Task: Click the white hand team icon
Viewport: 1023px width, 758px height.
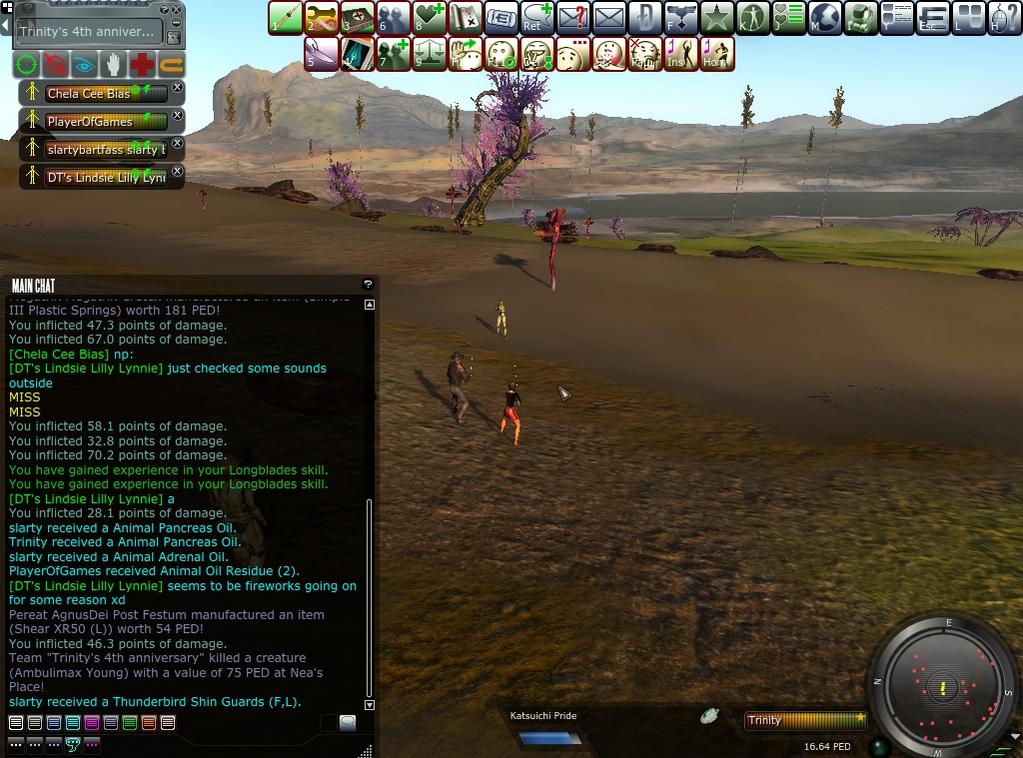Action: point(114,65)
